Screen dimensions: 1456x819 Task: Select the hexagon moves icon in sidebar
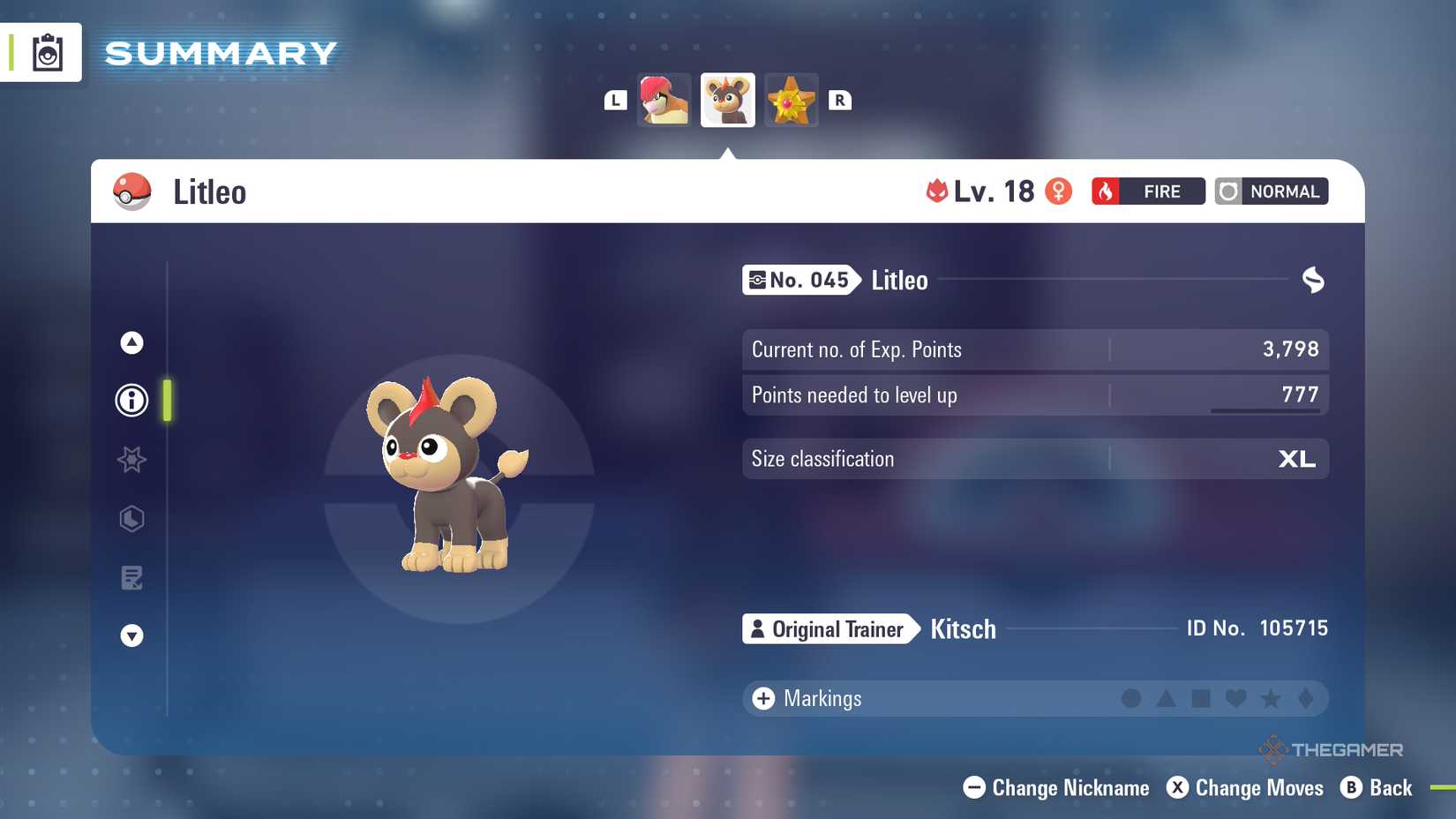[x=131, y=519]
